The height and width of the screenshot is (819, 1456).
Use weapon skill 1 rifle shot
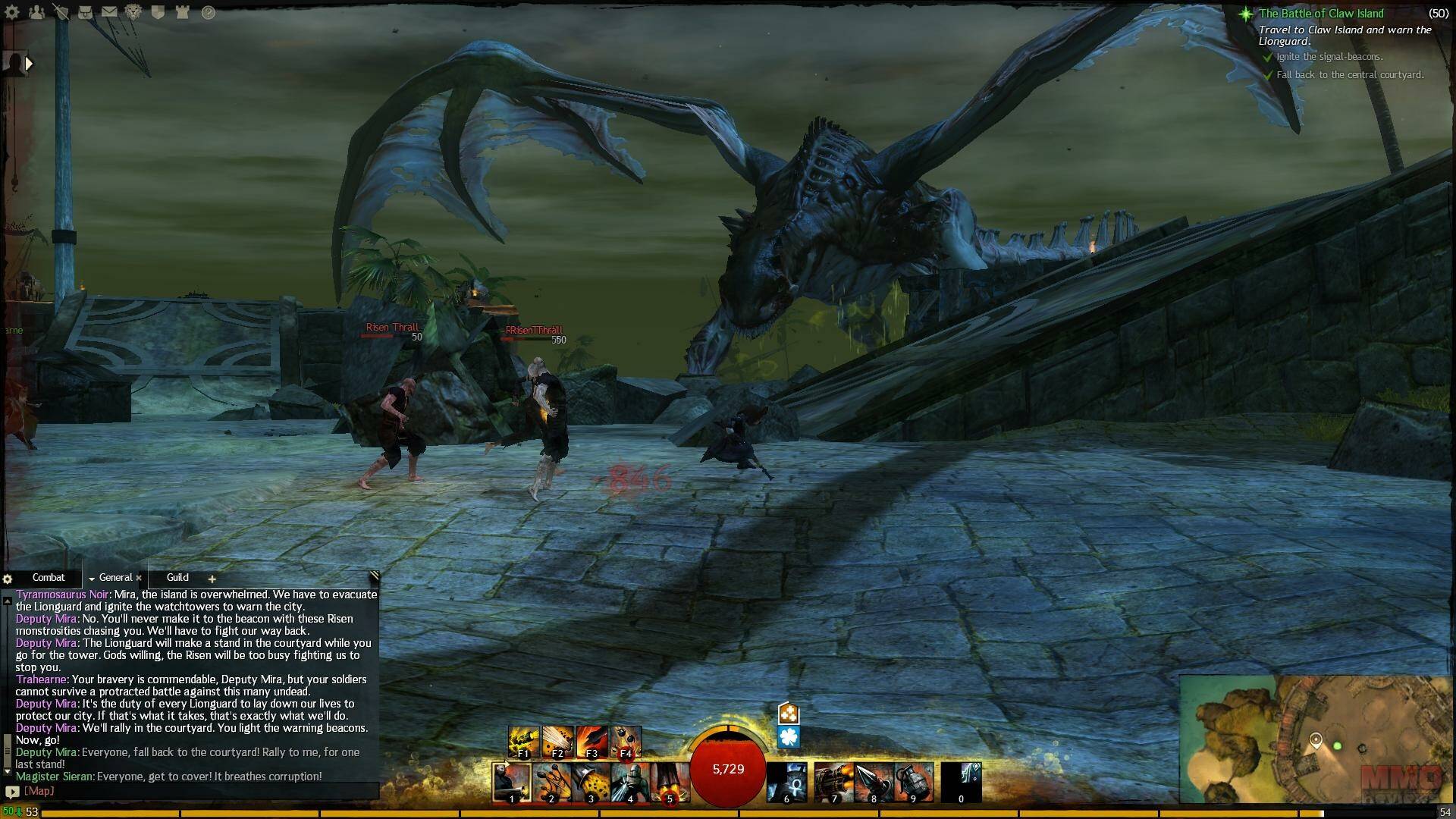tap(512, 782)
